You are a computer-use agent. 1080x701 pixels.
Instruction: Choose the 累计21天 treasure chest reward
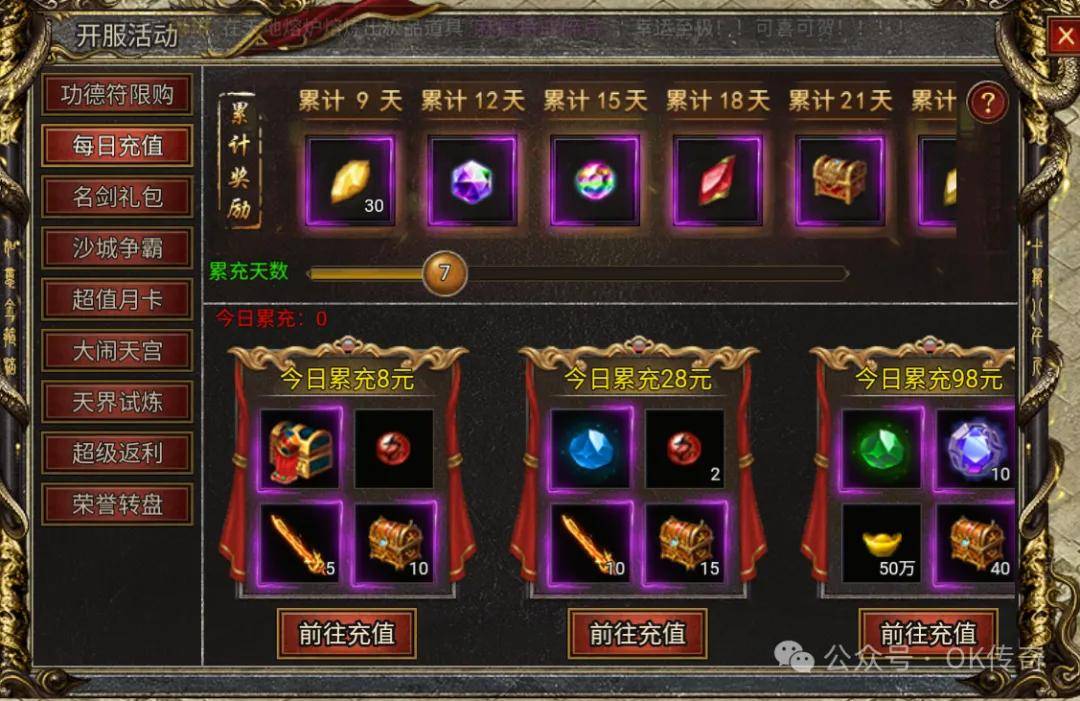(839, 181)
